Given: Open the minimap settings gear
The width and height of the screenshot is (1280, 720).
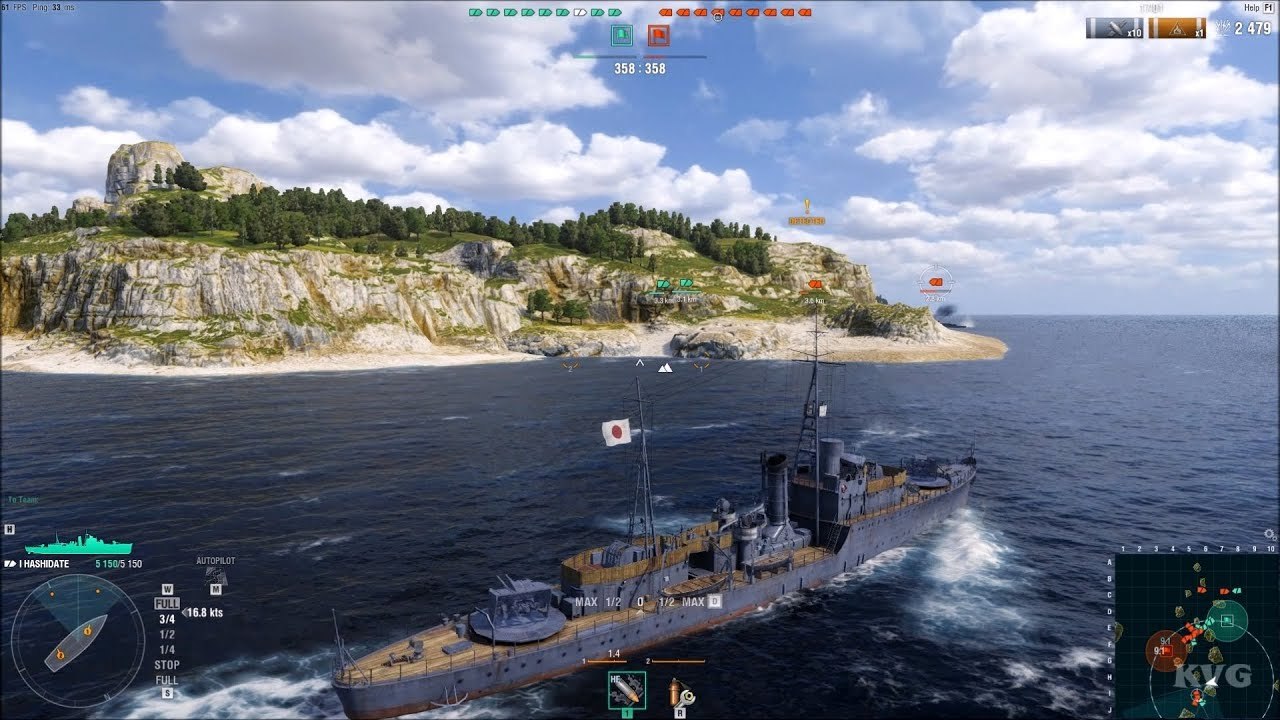Looking at the screenshot, I should pos(1270,535).
